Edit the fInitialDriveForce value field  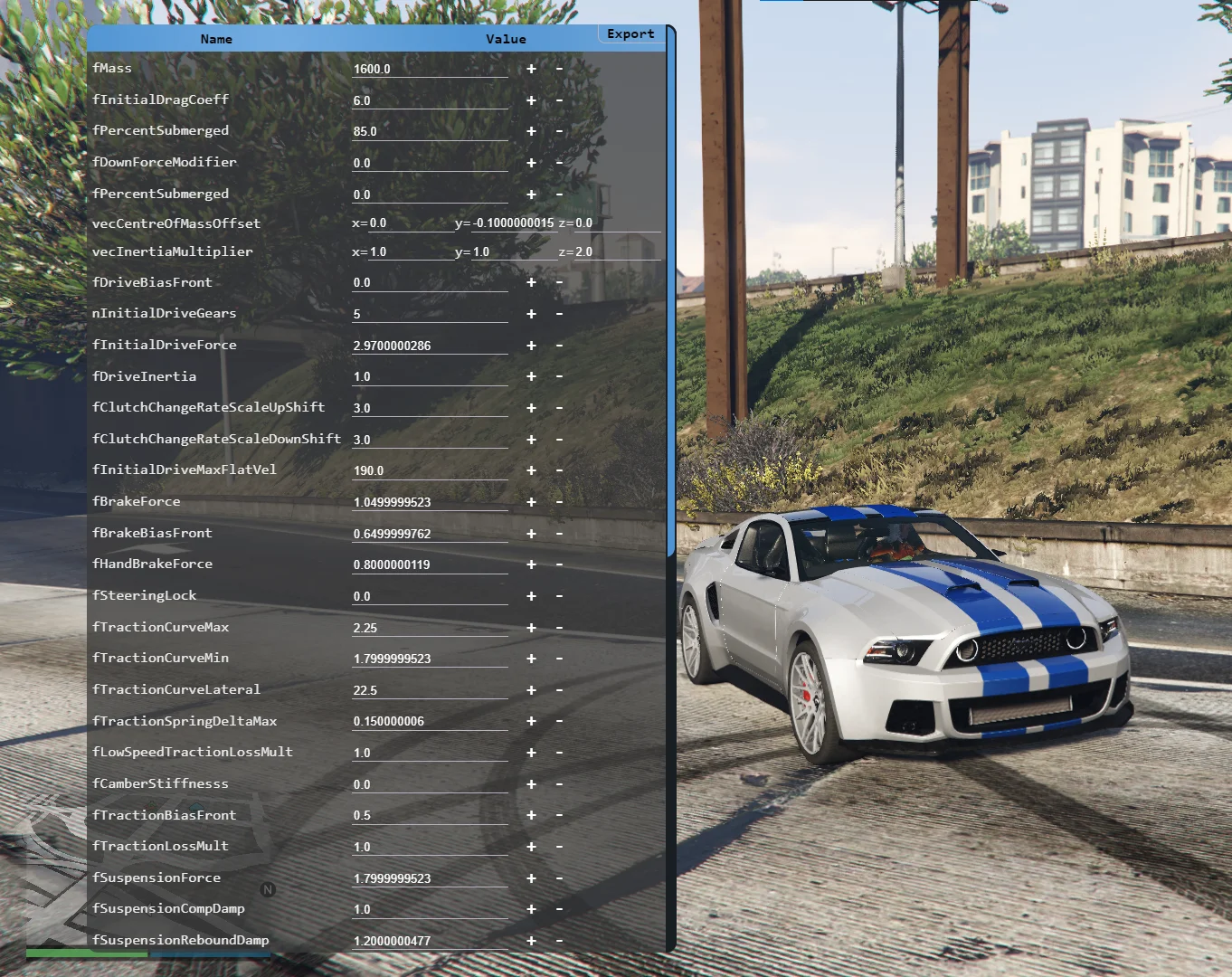coord(429,346)
